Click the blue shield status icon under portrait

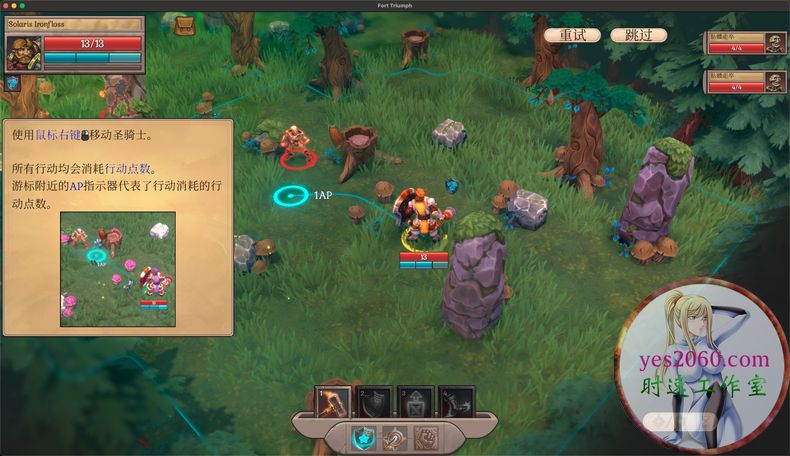pos(13,84)
